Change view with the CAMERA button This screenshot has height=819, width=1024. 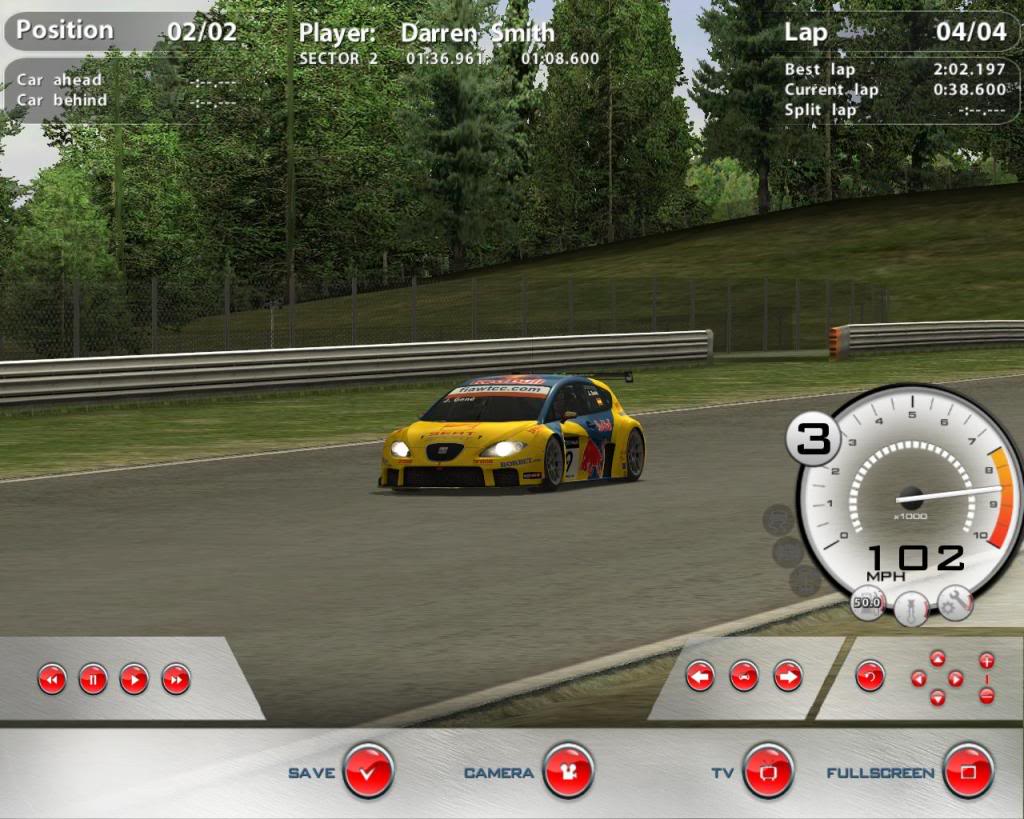568,771
